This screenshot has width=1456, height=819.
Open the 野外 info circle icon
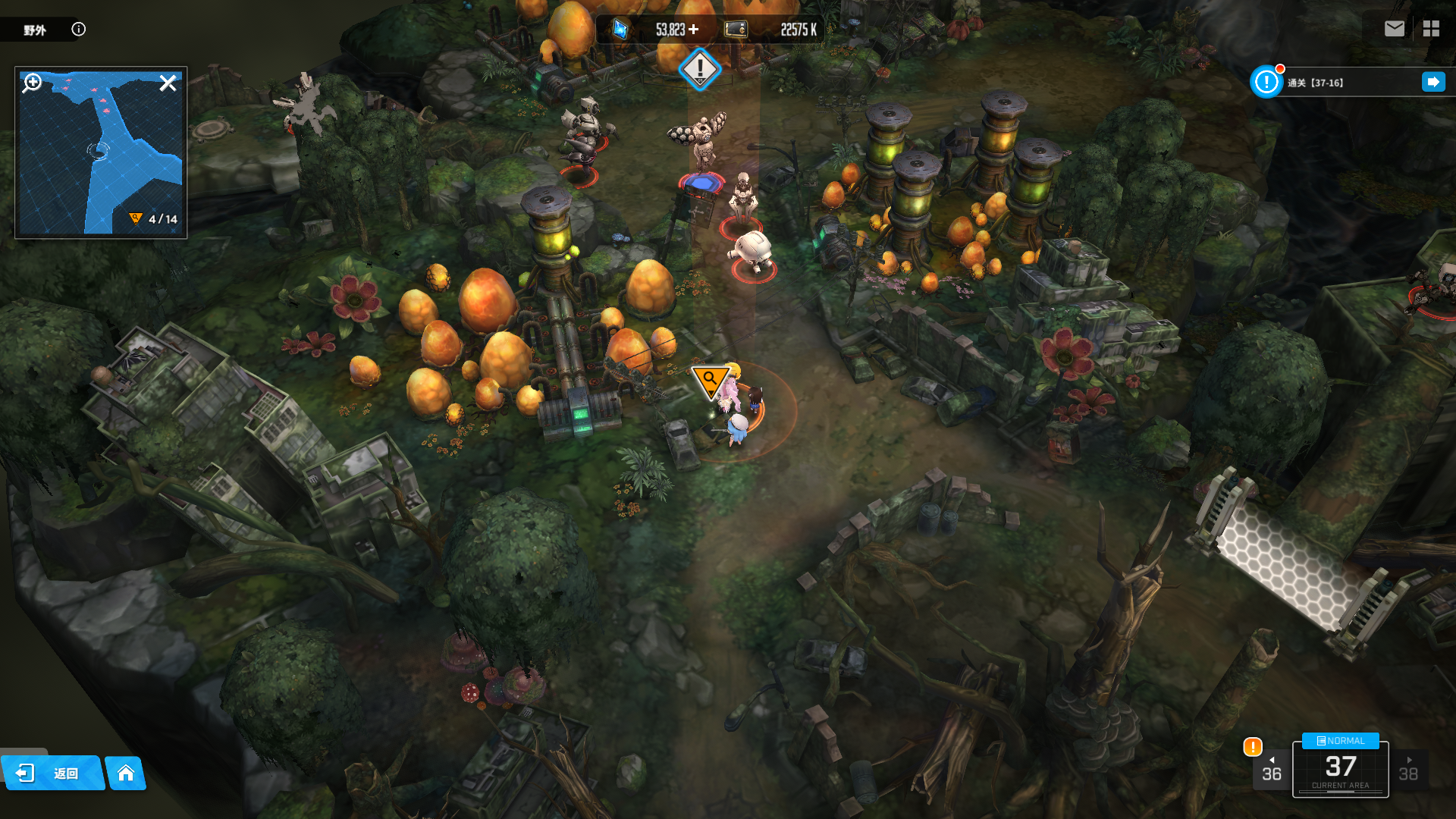pos(79,29)
